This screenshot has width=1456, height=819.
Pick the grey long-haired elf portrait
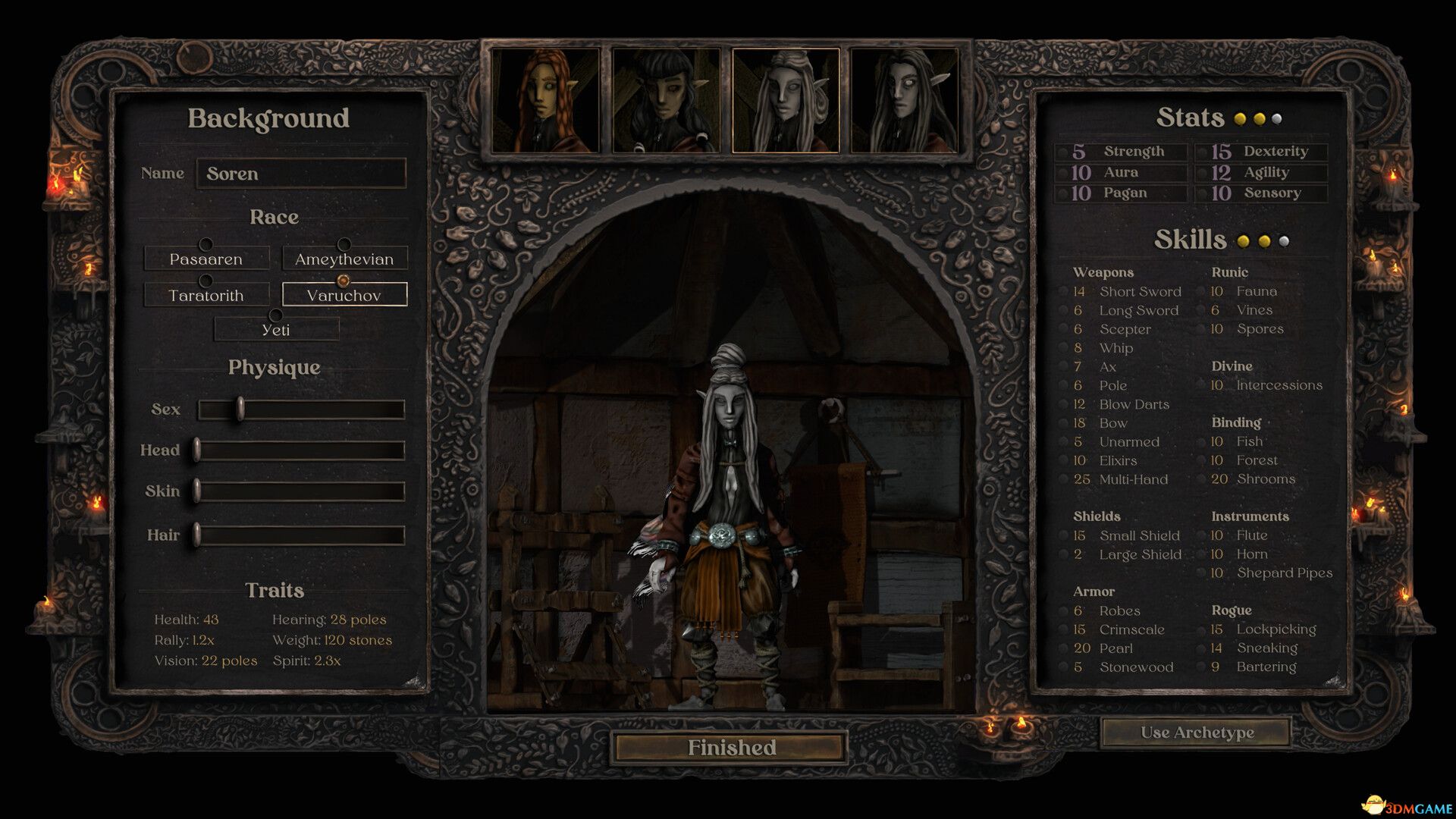pos(905,101)
